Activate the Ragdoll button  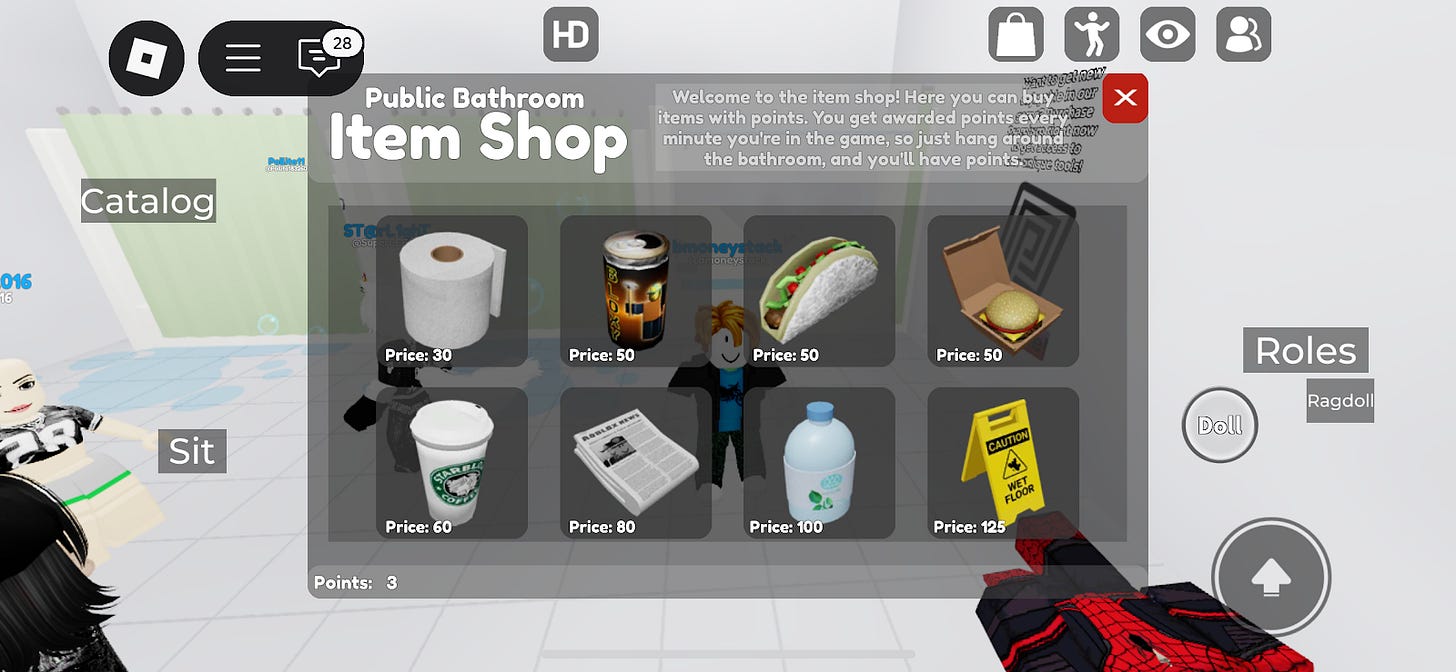(1340, 401)
